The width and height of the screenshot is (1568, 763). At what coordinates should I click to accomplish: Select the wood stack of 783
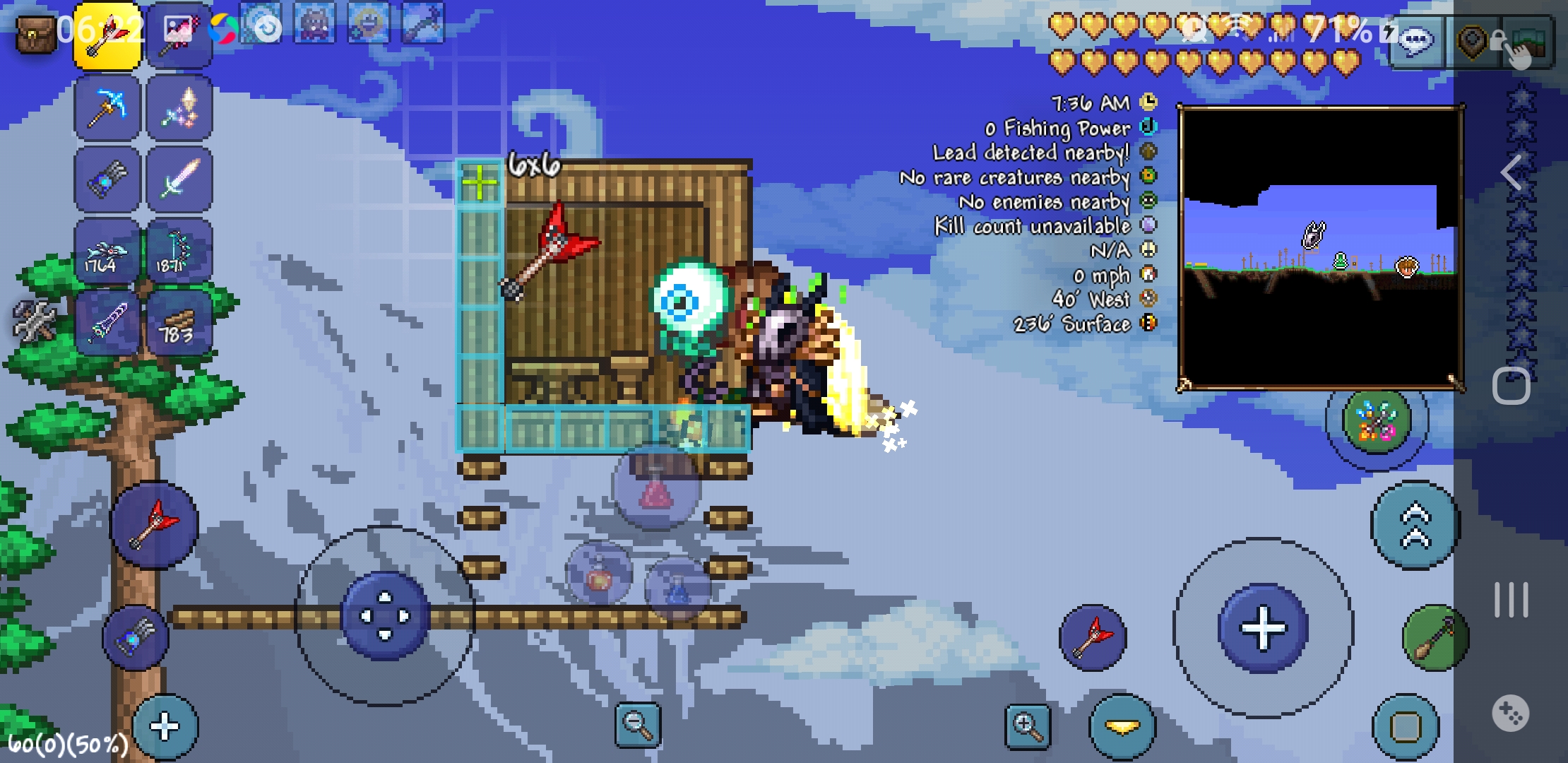coord(179,324)
